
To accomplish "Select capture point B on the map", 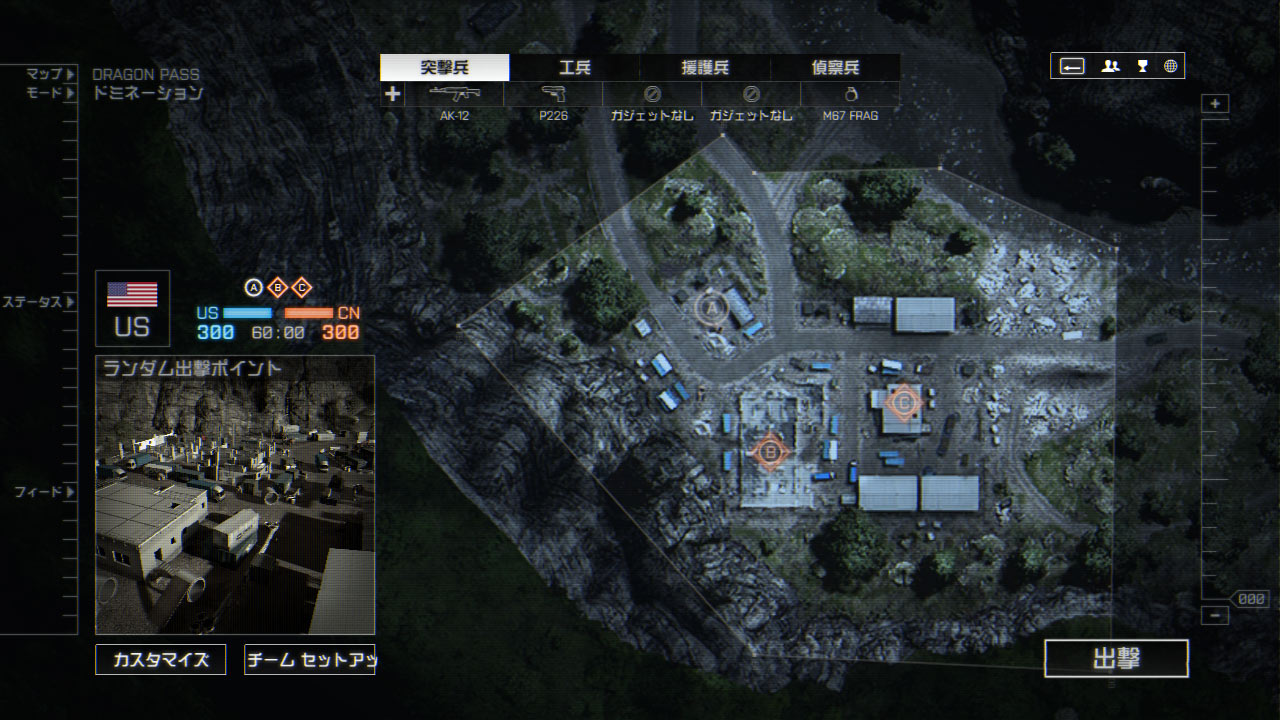I will (x=769, y=453).
